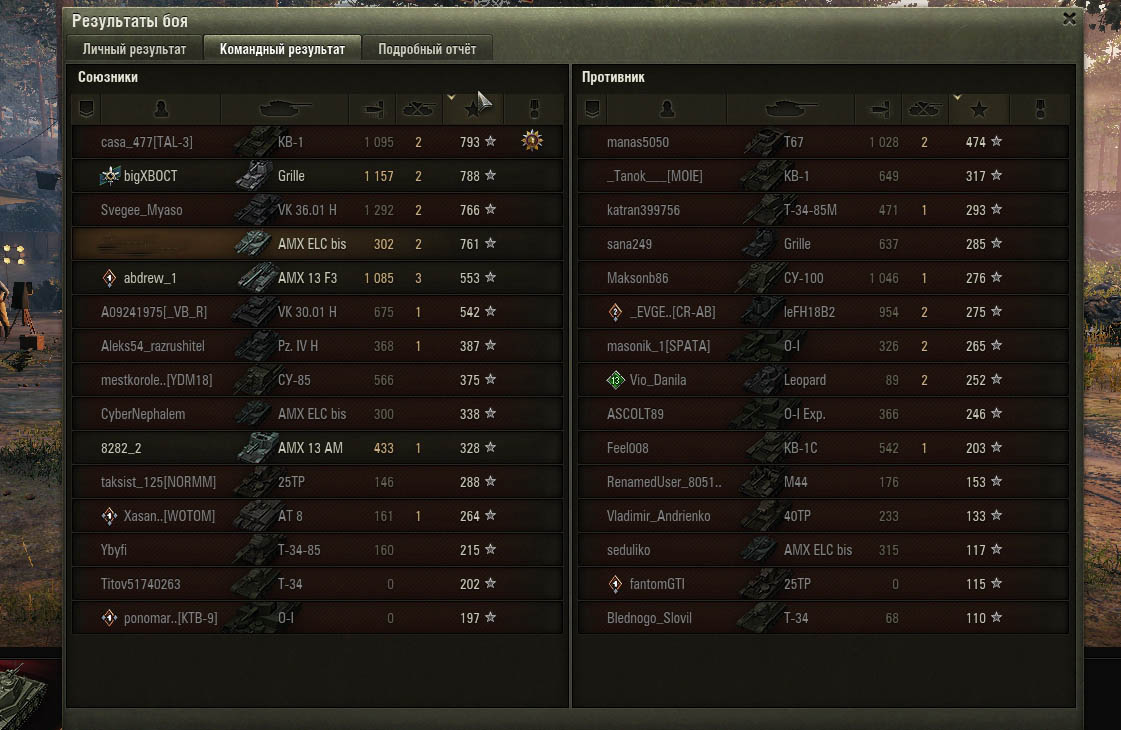Switch to the Личный результат tab

pos(134,49)
